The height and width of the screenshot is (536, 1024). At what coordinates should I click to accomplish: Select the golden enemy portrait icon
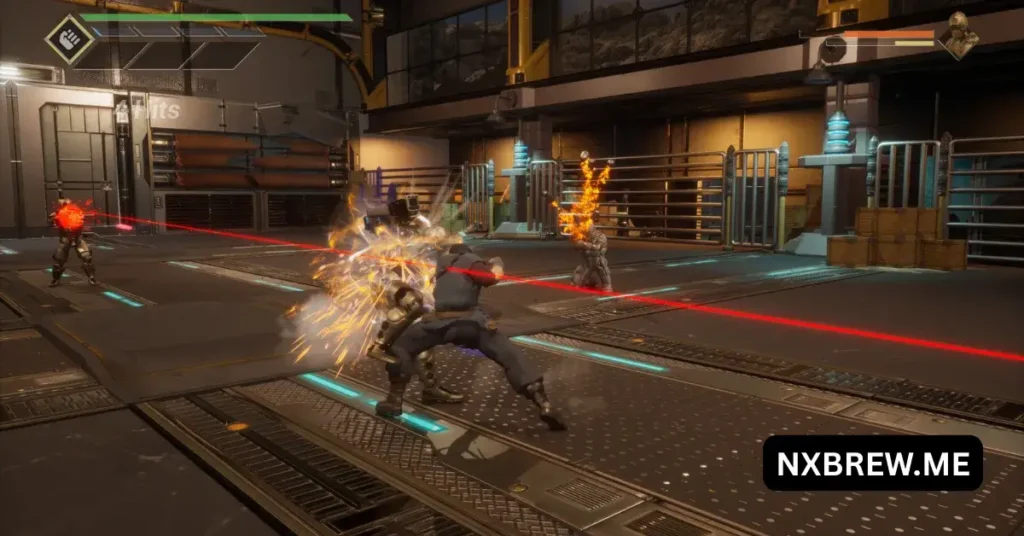(x=960, y=36)
